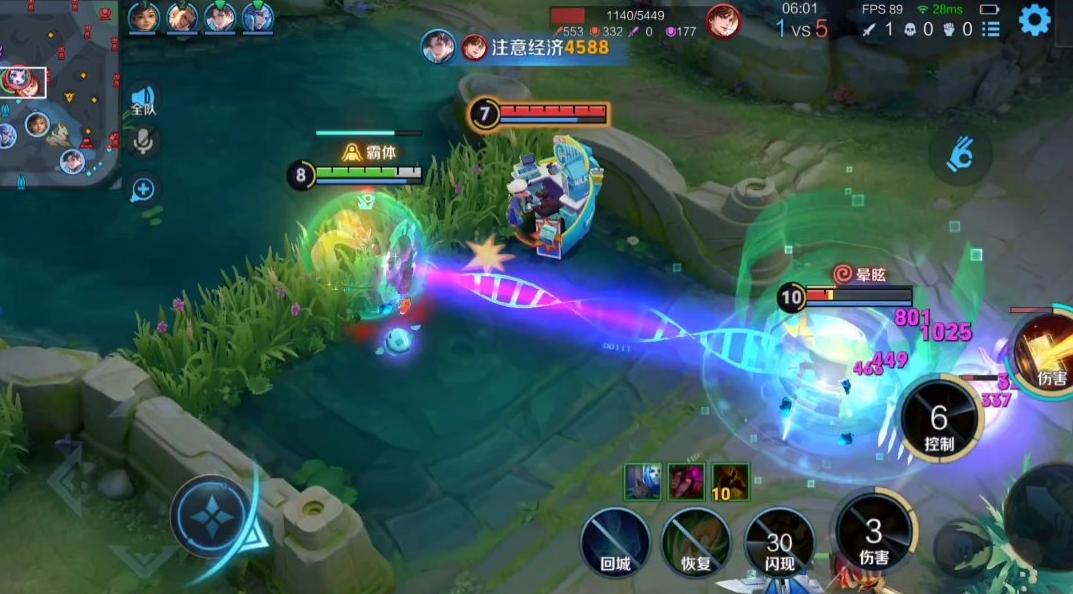Open the quick chat plus bubble

[143, 189]
